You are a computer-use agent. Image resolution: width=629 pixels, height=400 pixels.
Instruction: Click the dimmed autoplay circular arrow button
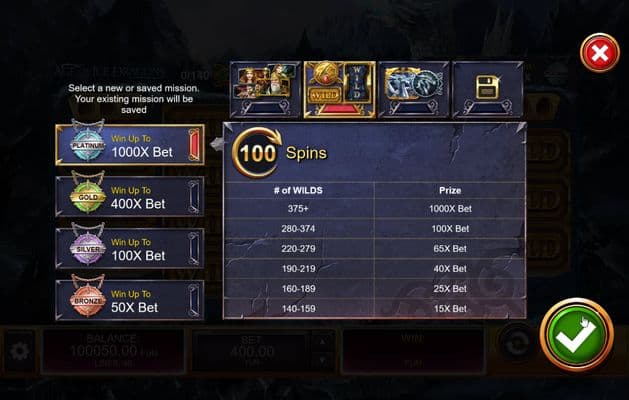pyautogui.click(x=516, y=340)
